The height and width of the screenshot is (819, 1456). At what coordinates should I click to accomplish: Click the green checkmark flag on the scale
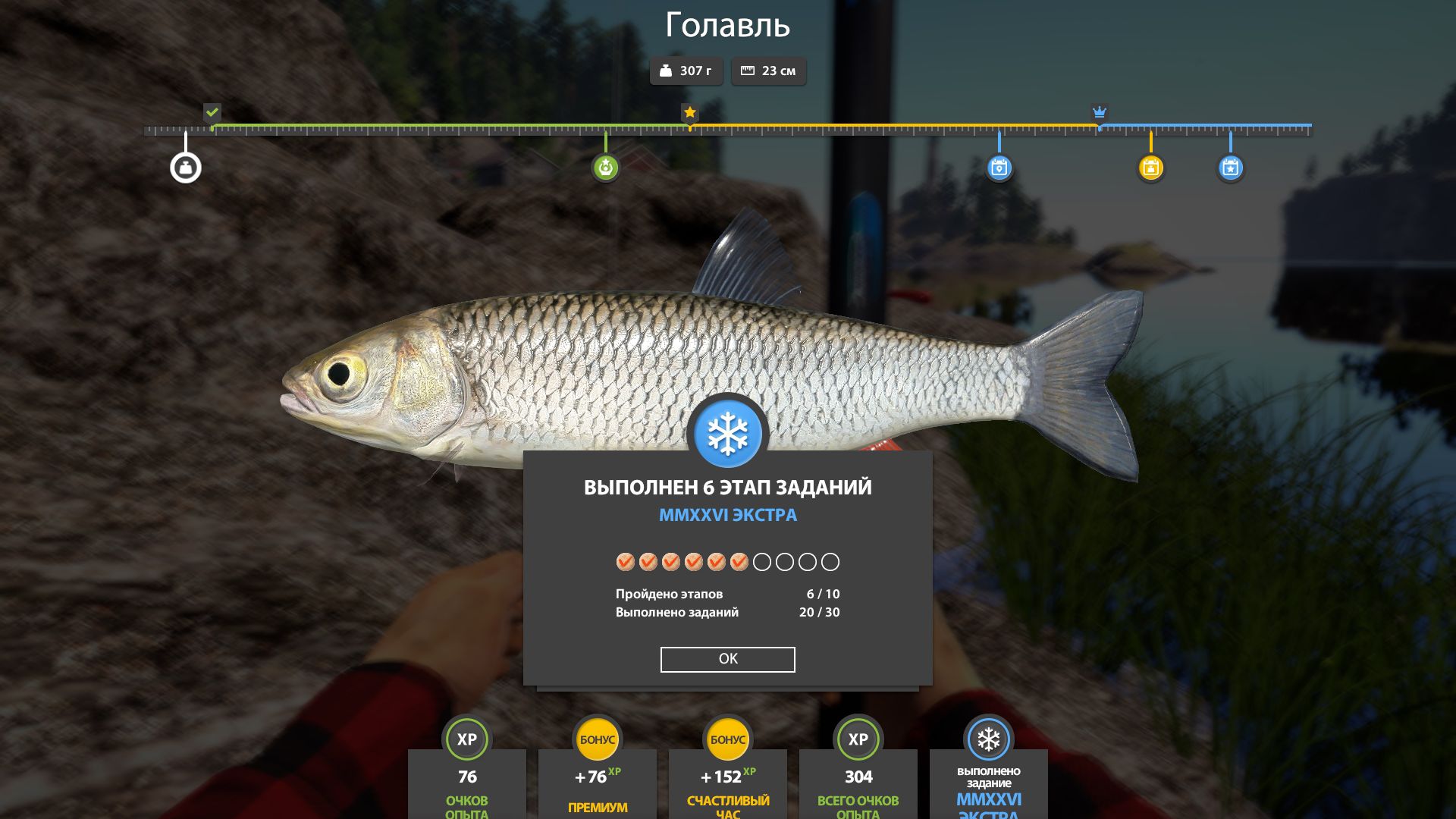tap(212, 112)
